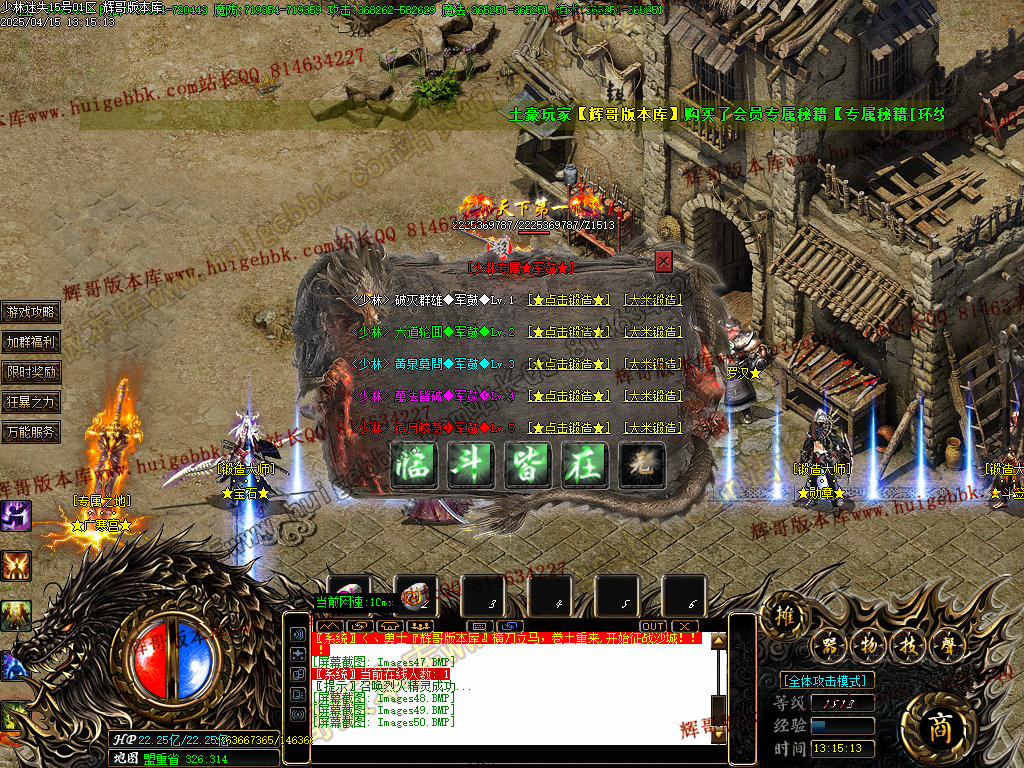Open the 商 shop round button
1024x768 pixels.
pyautogui.click(x=938, y=727)
